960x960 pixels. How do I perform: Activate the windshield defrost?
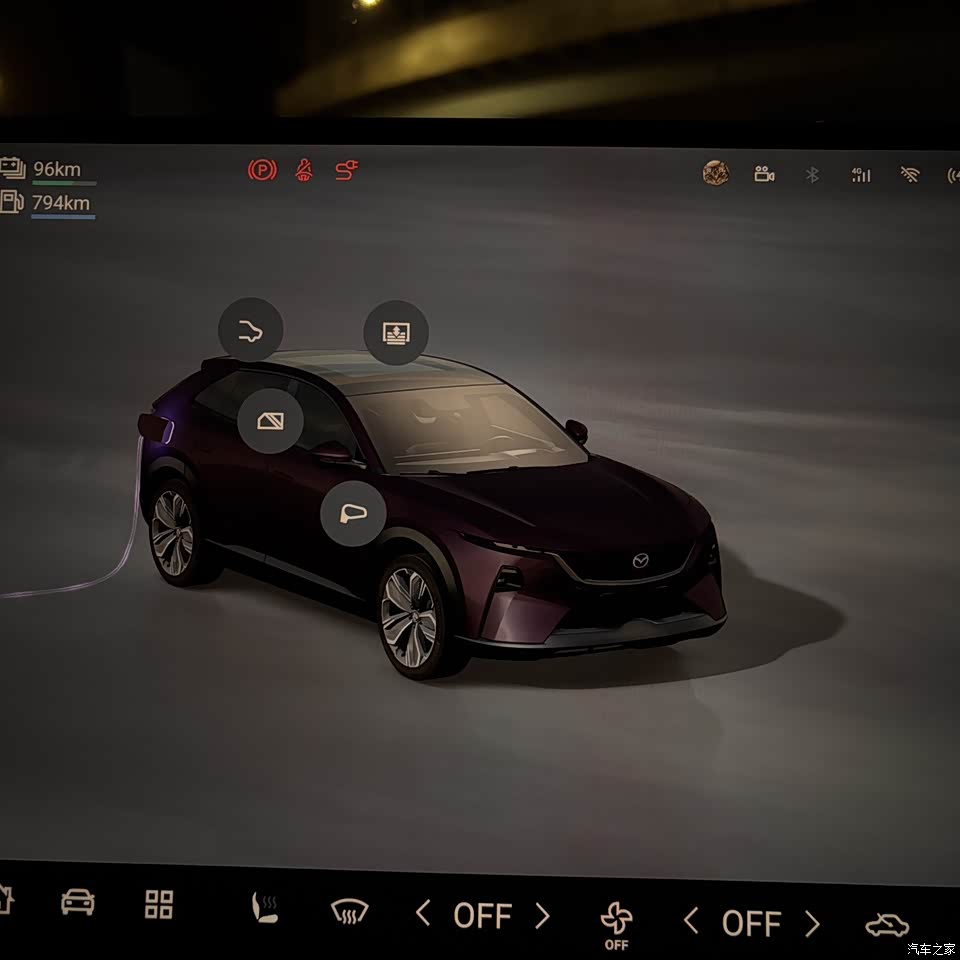pyautogui.click(x=350, y=911)
